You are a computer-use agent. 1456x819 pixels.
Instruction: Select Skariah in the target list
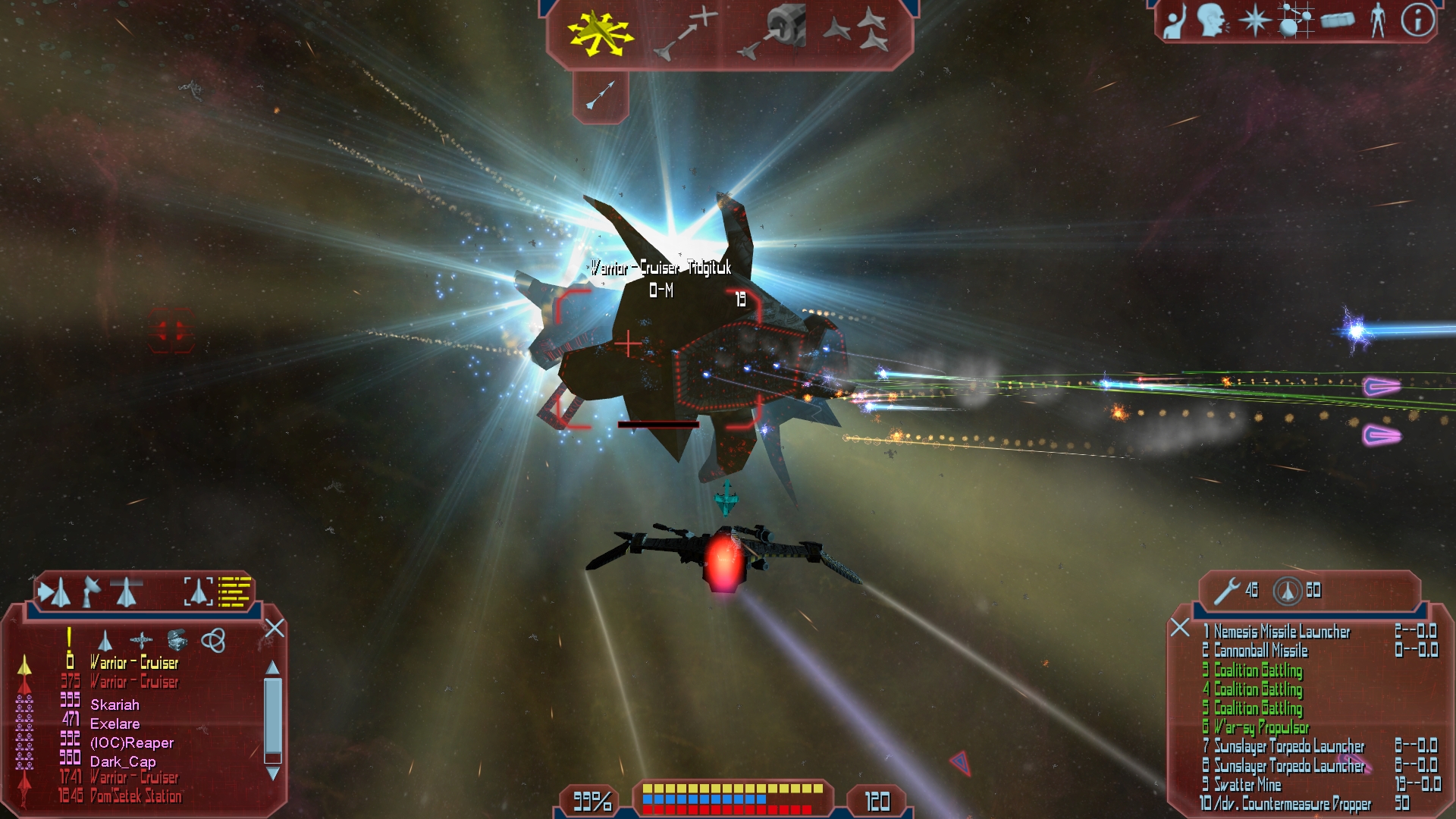(x=115, y=704)
